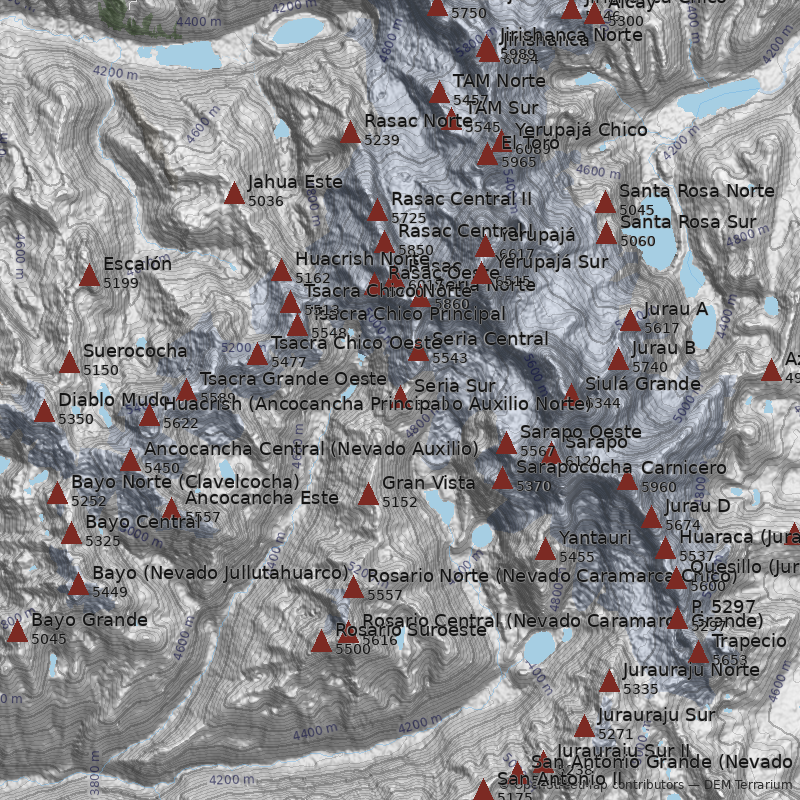Viewport: 800px width, 800px height.
Task: Select the Gran Vista summit marker
Action: point(368,494)
